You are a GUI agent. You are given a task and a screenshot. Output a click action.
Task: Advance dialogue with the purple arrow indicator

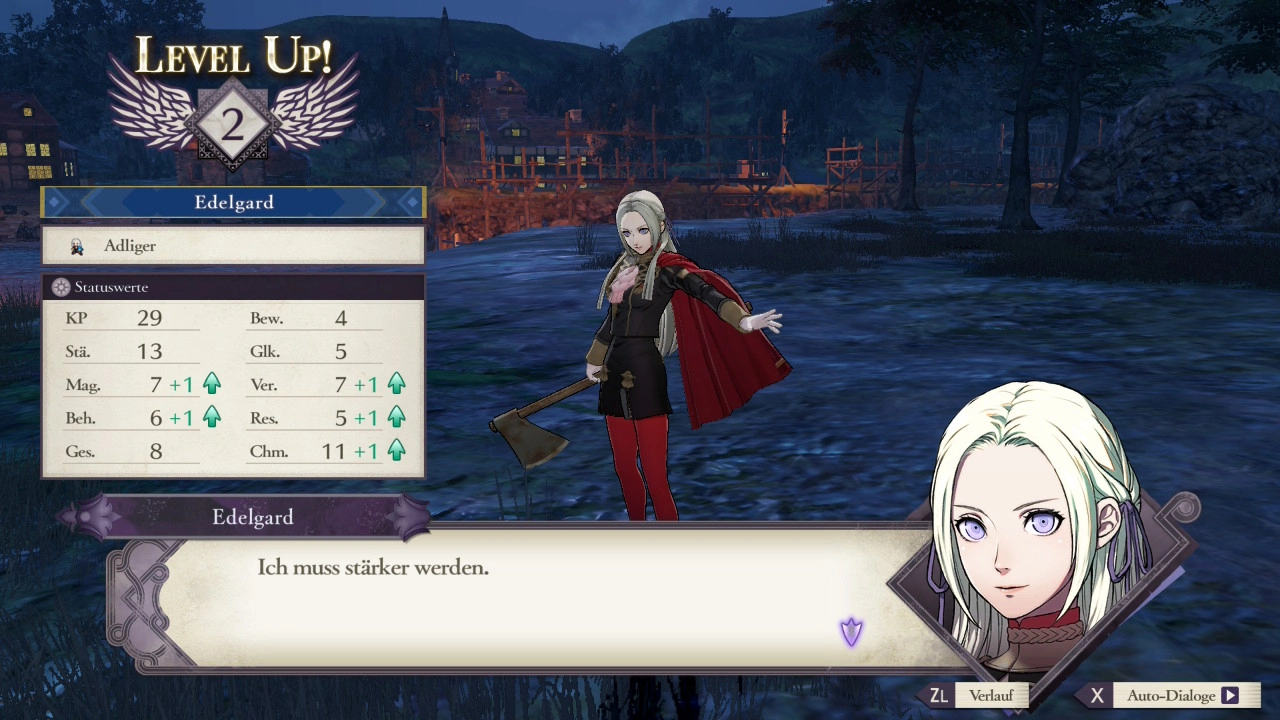coord(851,631)
